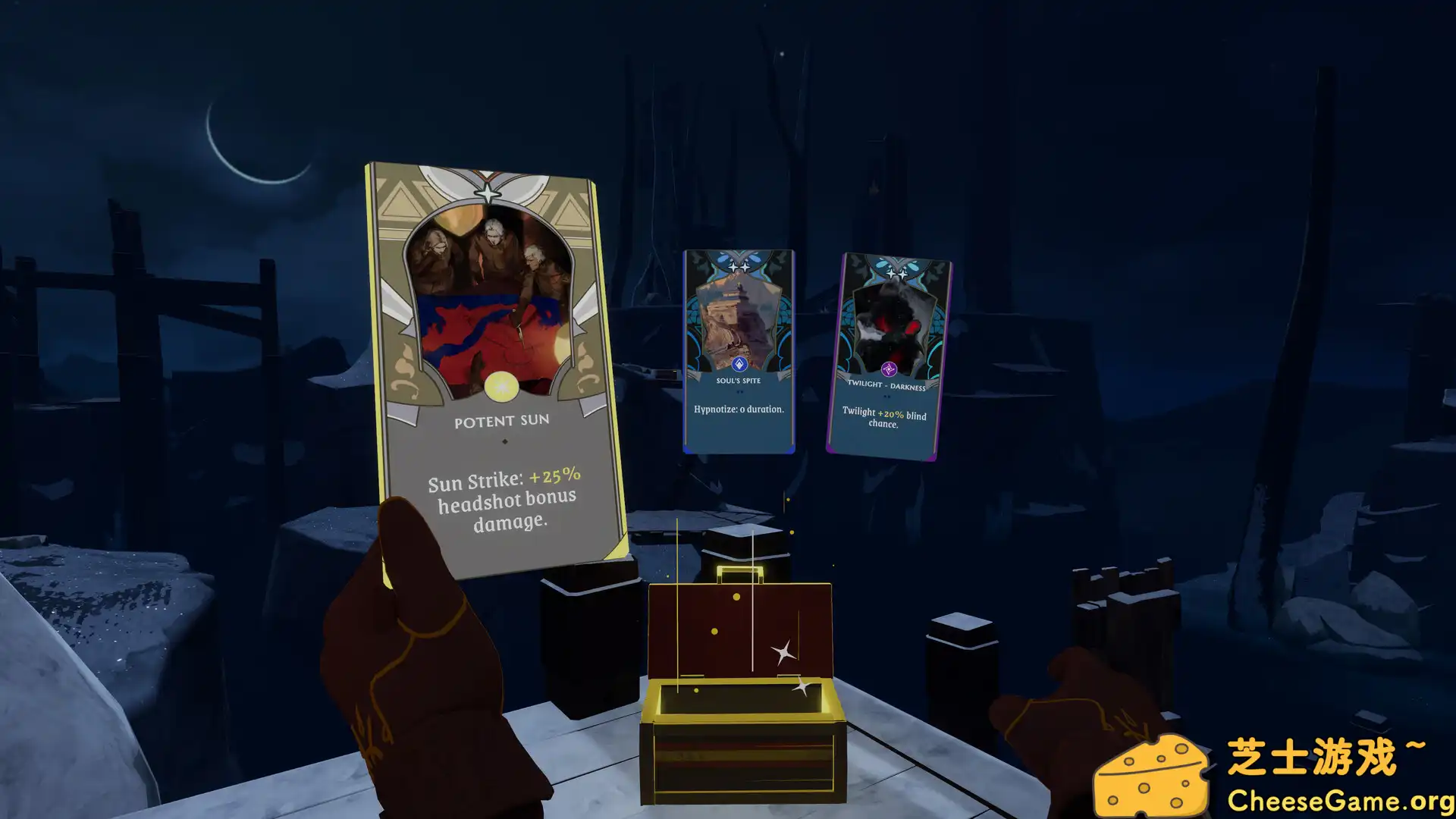Click the purple banner emblem on Twilight - Darkness
The width and height of the screenshot is (1456, 819).
[x=889, y=367]
